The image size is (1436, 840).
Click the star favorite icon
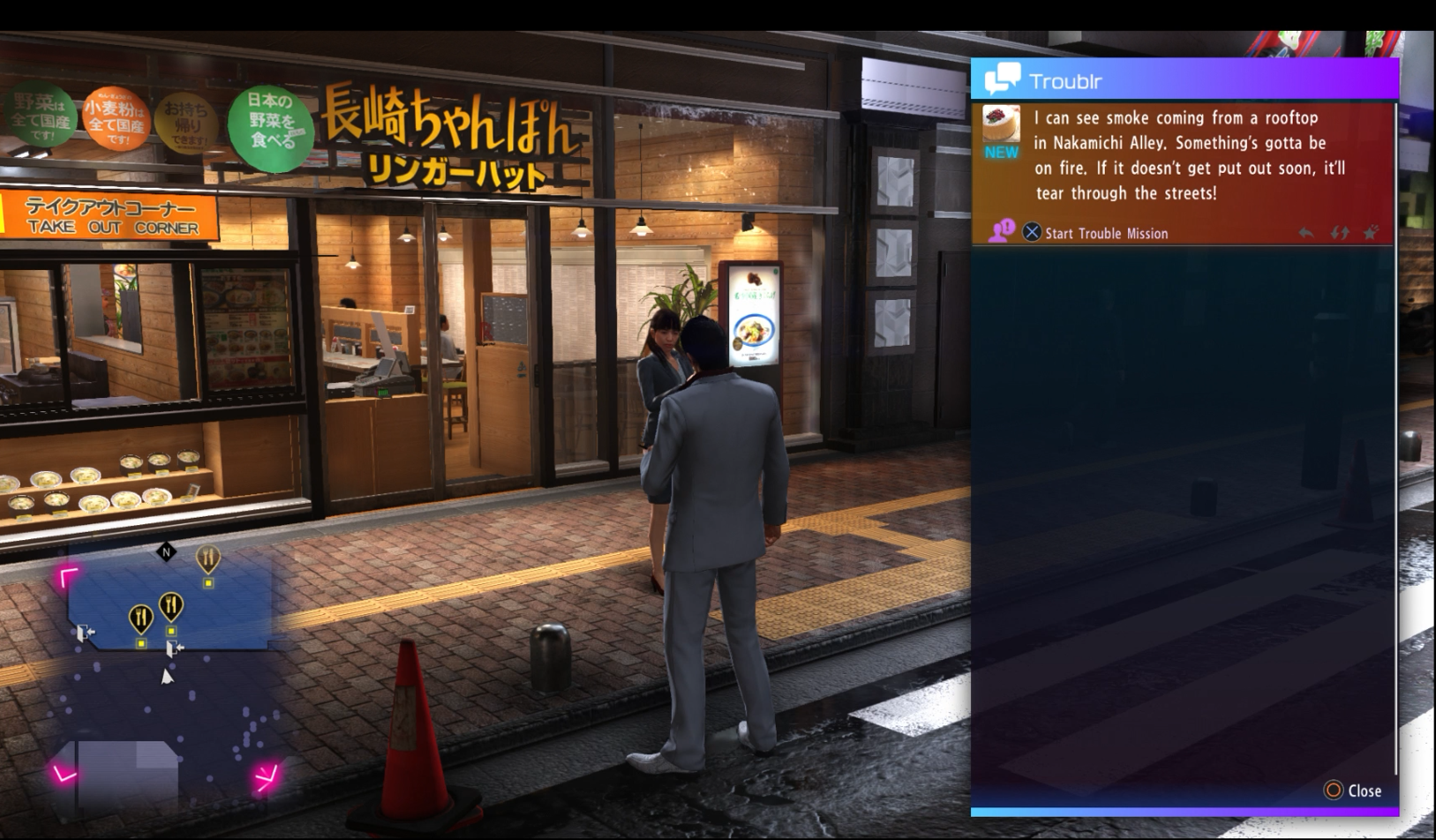click(1371, 233)
